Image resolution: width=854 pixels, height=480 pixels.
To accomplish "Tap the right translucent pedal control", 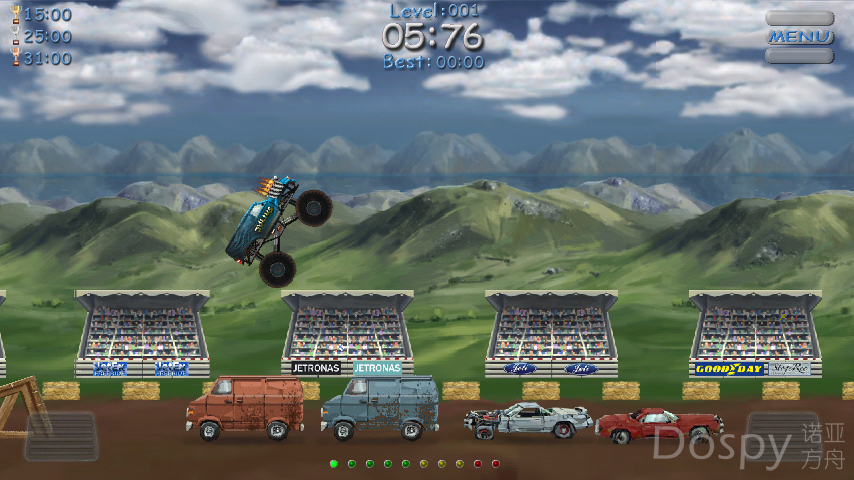I will click(x=783, y=436).
